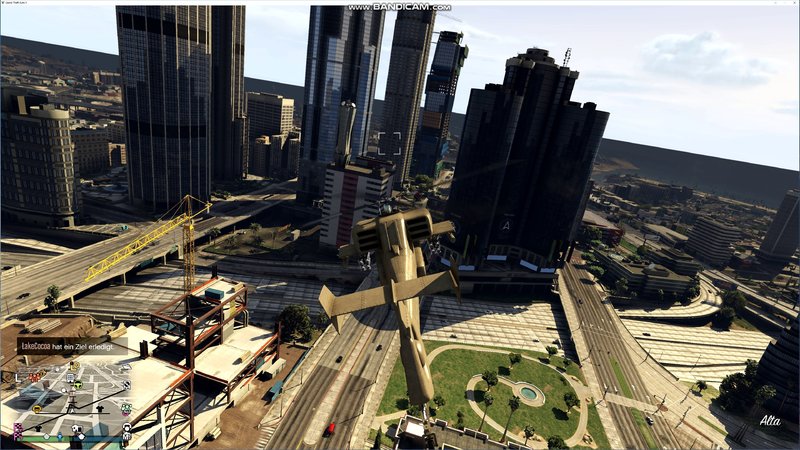Click the yellow mask blip on minimap

(37, 409)
